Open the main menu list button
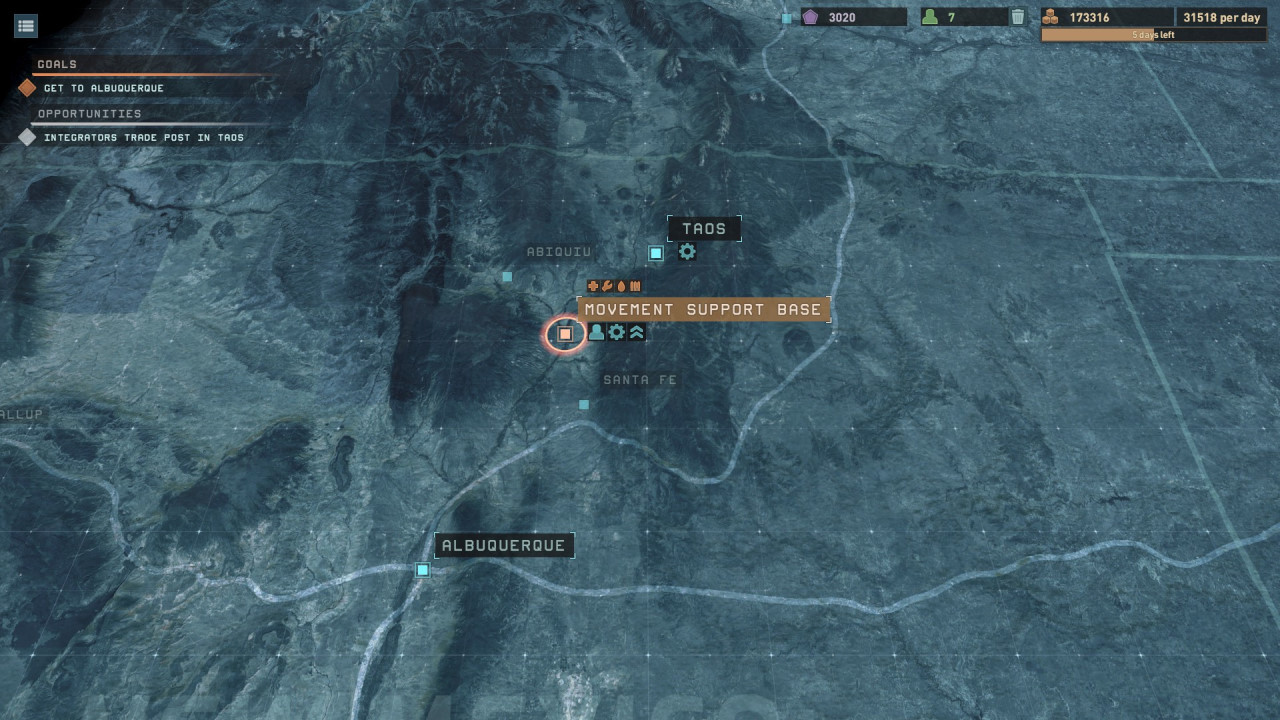This screenshot has height=720, width=1280. point(26,26)
